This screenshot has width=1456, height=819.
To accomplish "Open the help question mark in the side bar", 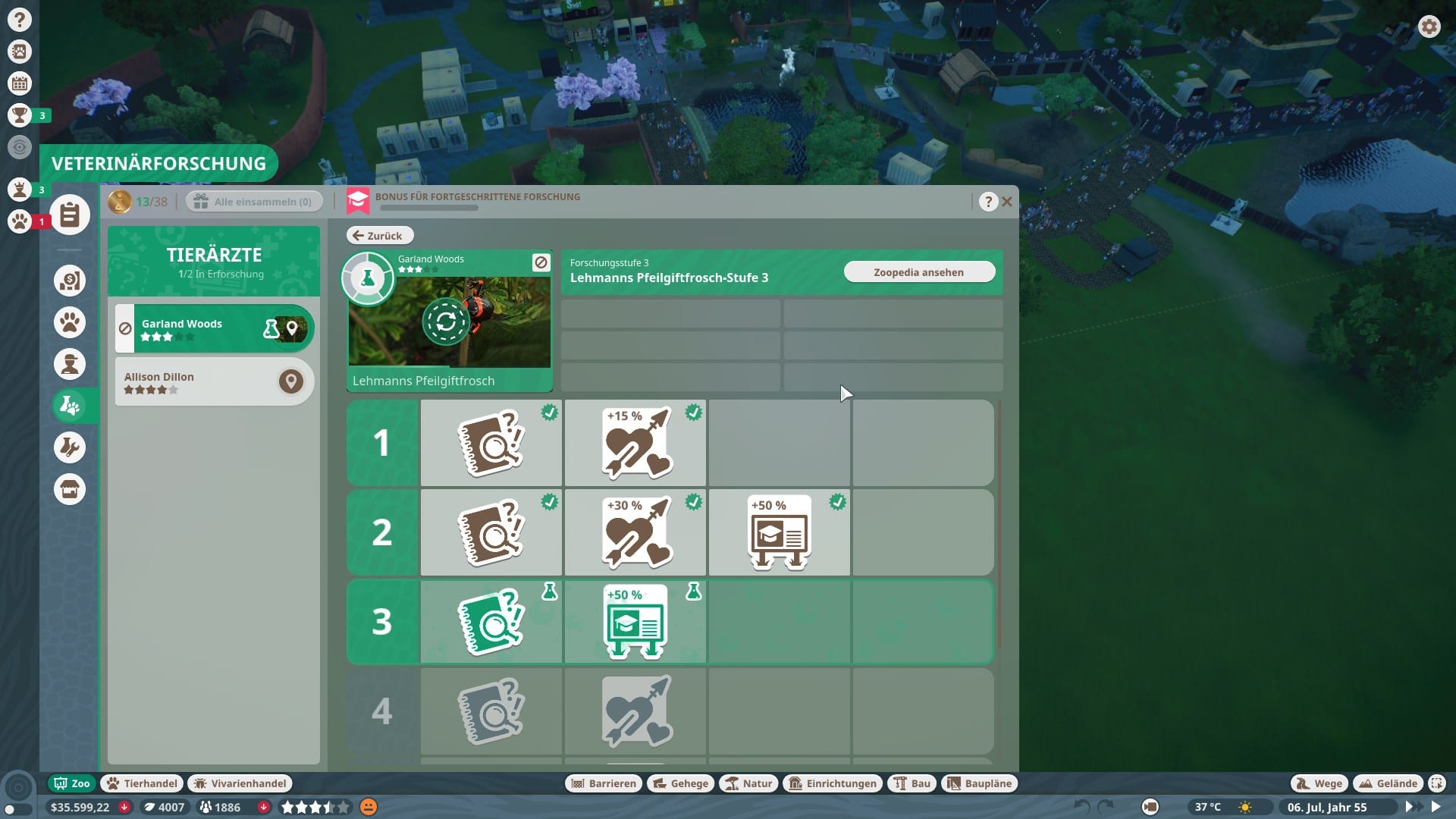I will click(x=20, y=20).
